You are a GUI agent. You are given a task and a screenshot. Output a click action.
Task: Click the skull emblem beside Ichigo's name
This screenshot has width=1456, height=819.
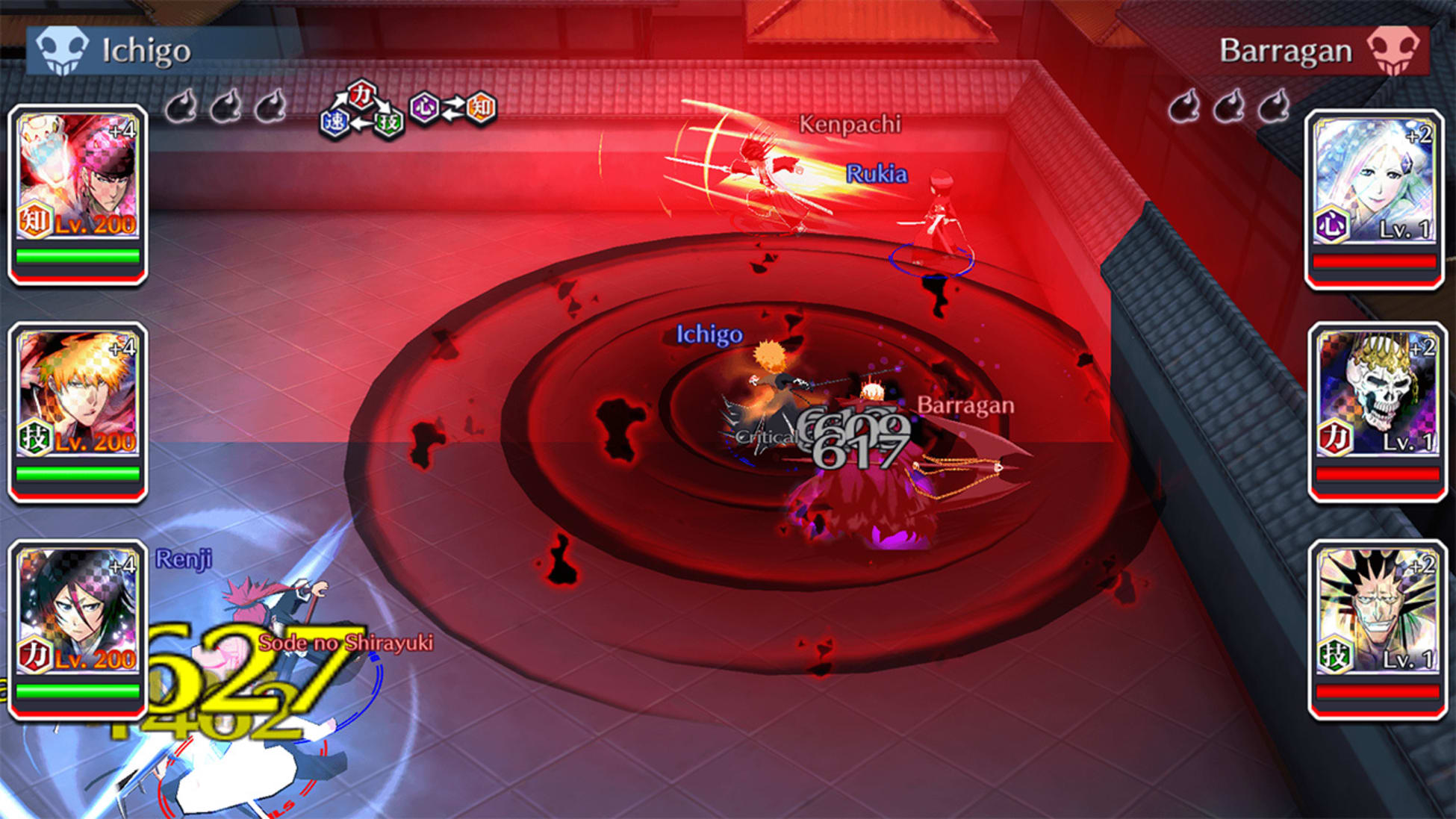[x=63, y=49]
